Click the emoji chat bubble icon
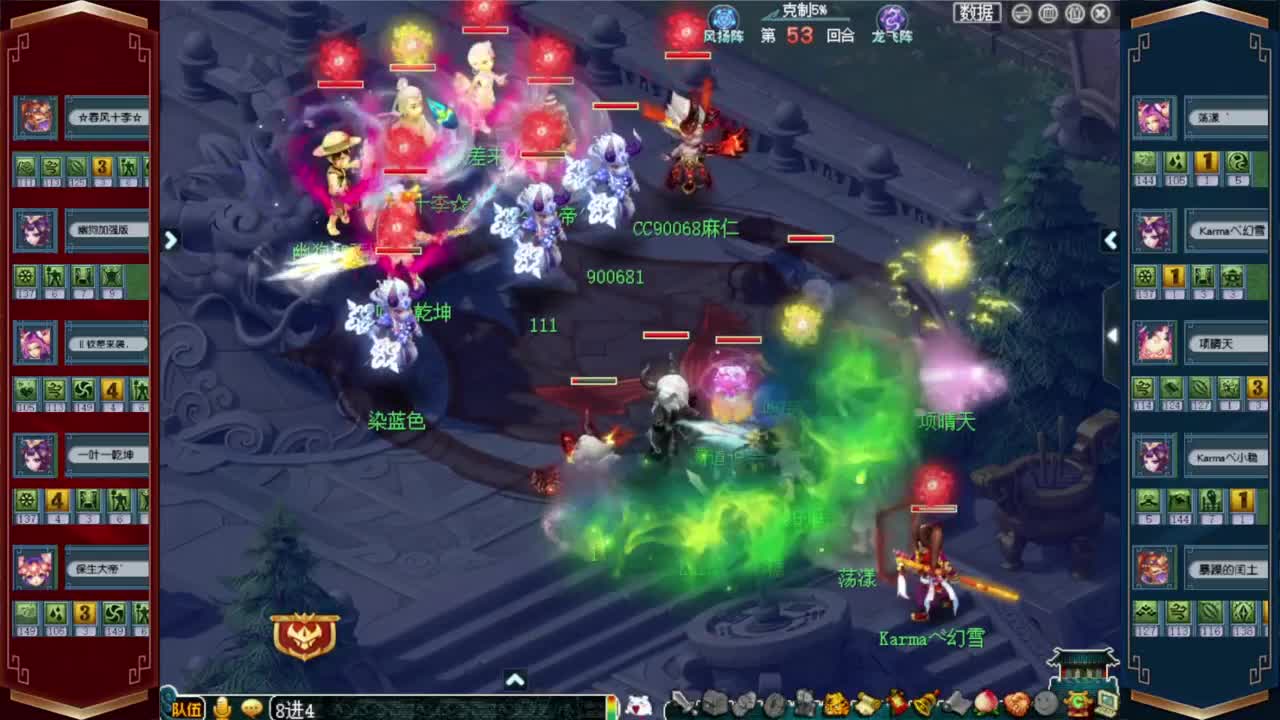The width and height of the screenshot is (1280, 720). pyautogui.click(x=251, y=708)
